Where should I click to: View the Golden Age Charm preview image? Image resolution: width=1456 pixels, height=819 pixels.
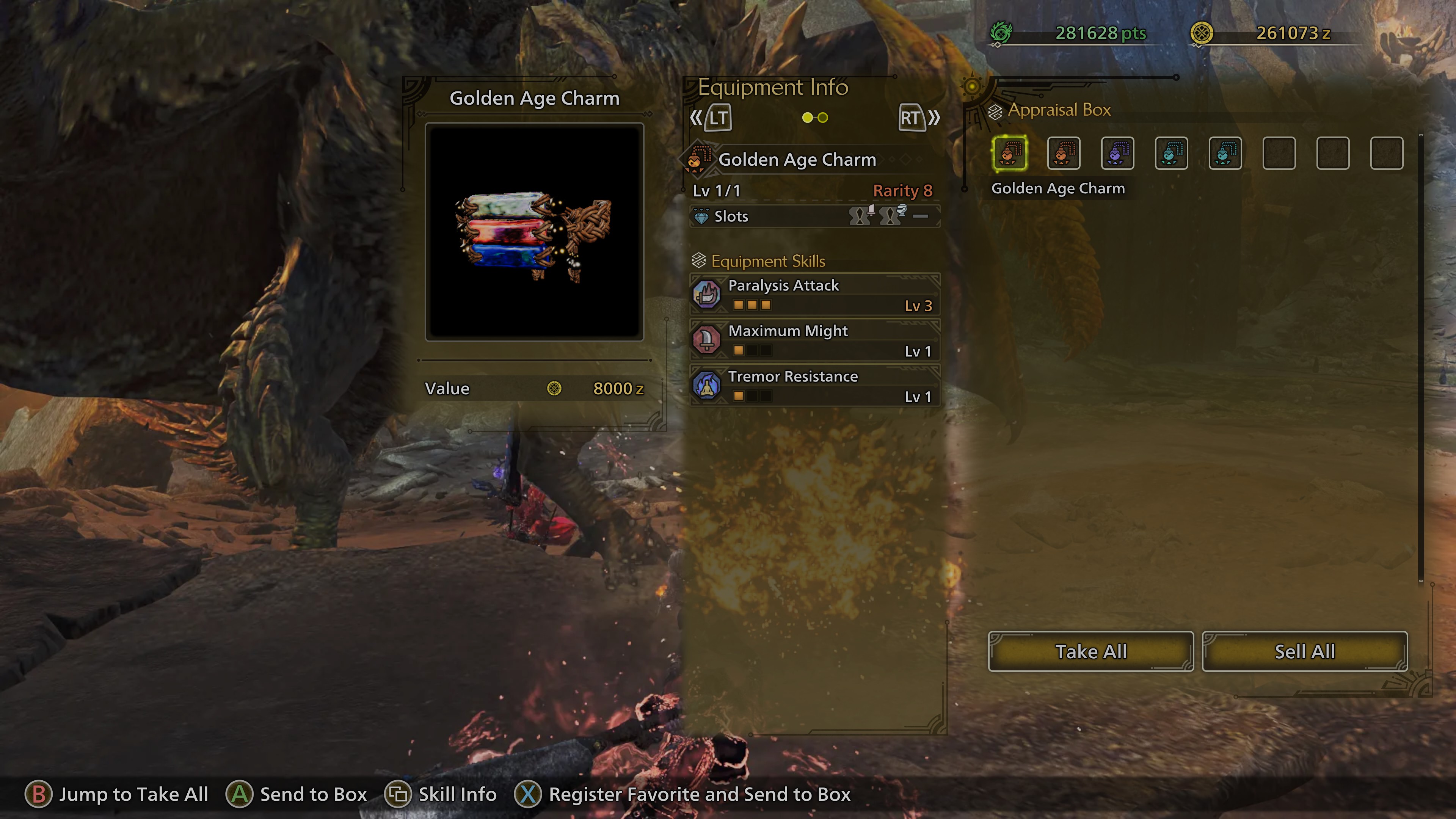(x=534, y=232)
